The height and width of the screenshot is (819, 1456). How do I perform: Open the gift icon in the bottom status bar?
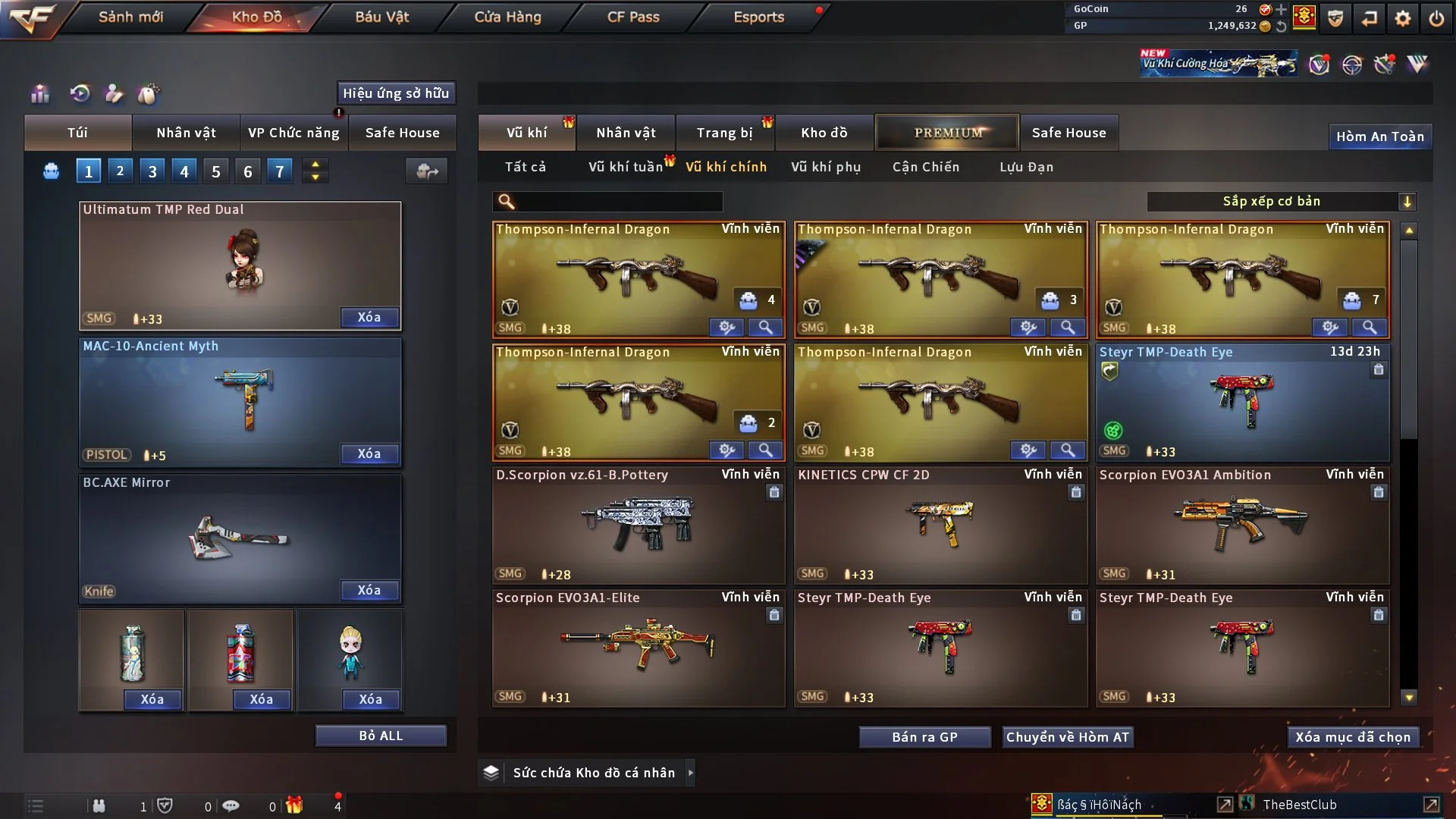[296, 806]
